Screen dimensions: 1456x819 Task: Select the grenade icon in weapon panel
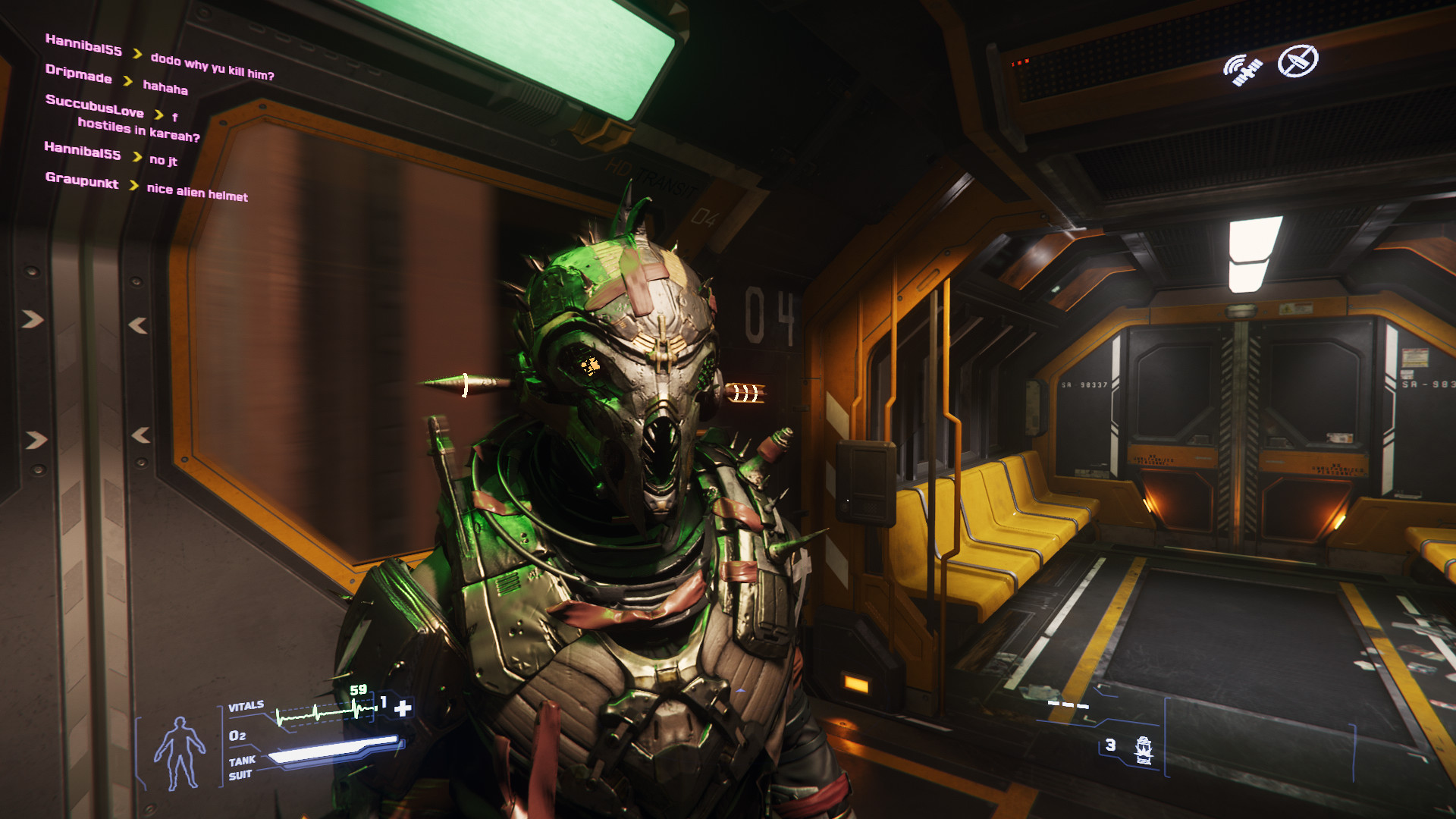pyautogui.click(x=1143, y=749)
